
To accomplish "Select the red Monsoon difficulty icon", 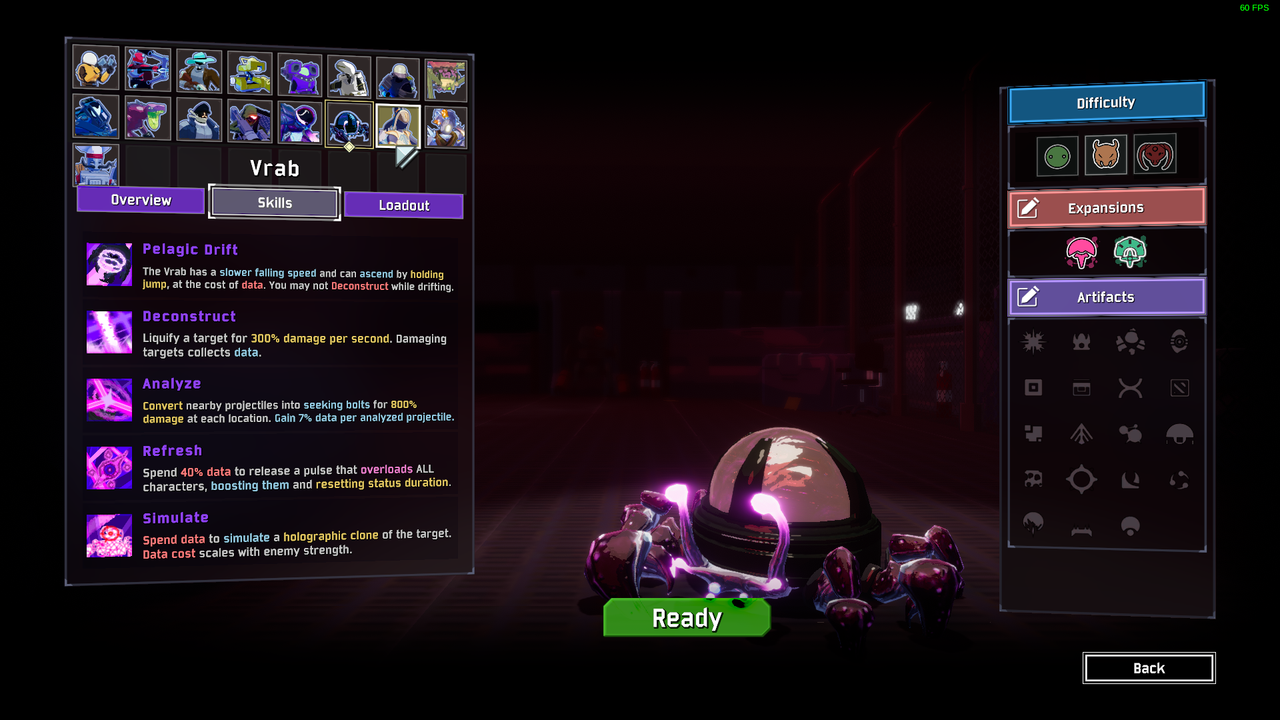I will point(1155,154).
